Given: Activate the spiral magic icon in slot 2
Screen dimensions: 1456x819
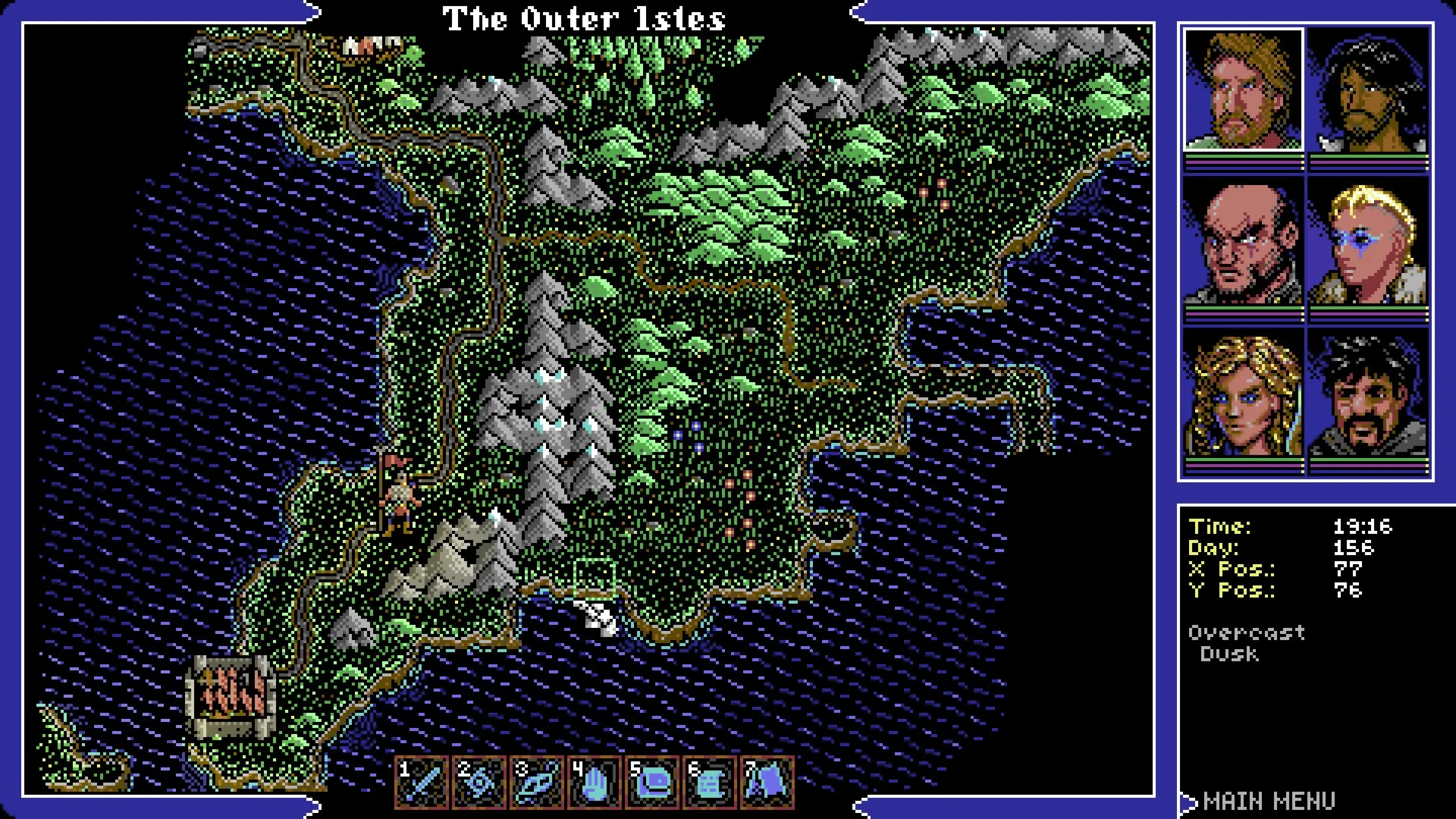Looking at the screenshot, I should (x=480, y=782).
